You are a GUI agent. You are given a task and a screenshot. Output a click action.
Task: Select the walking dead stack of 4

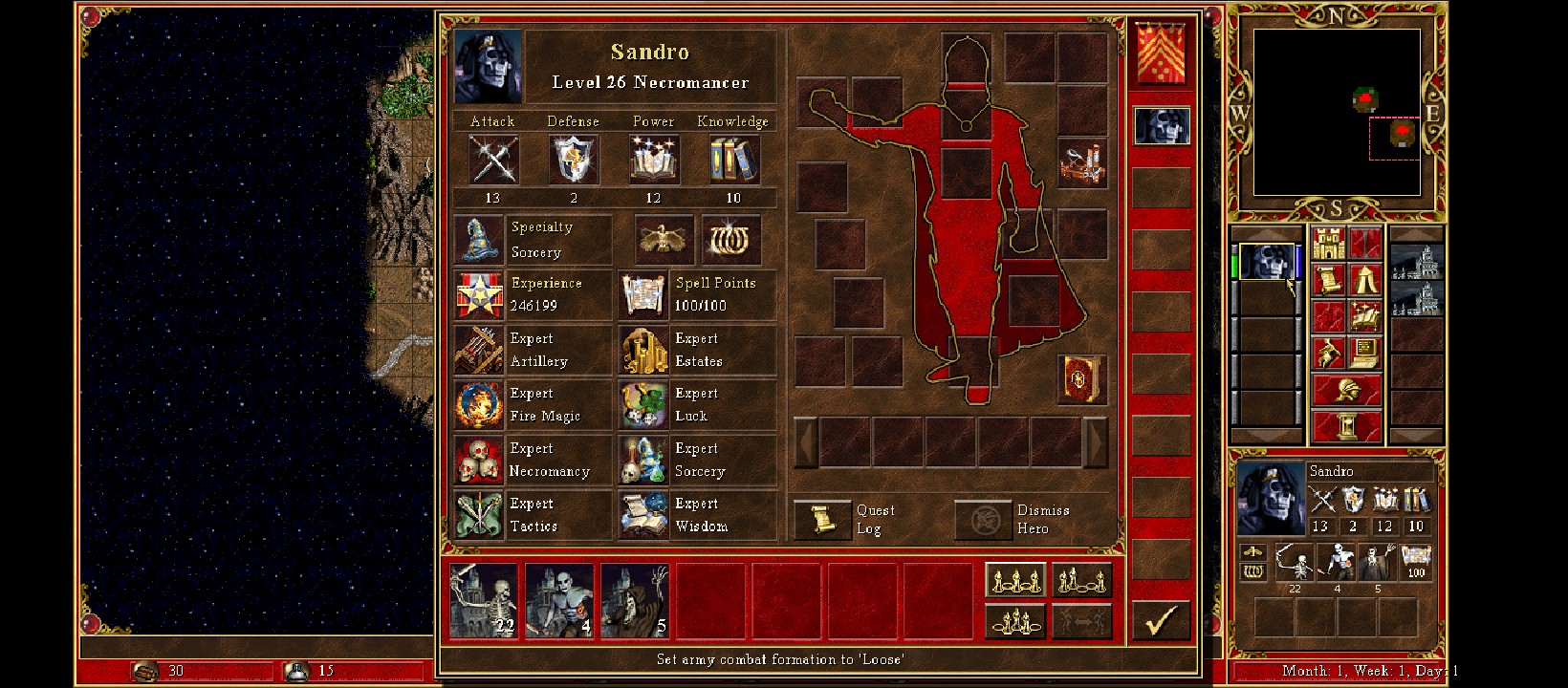559,601
